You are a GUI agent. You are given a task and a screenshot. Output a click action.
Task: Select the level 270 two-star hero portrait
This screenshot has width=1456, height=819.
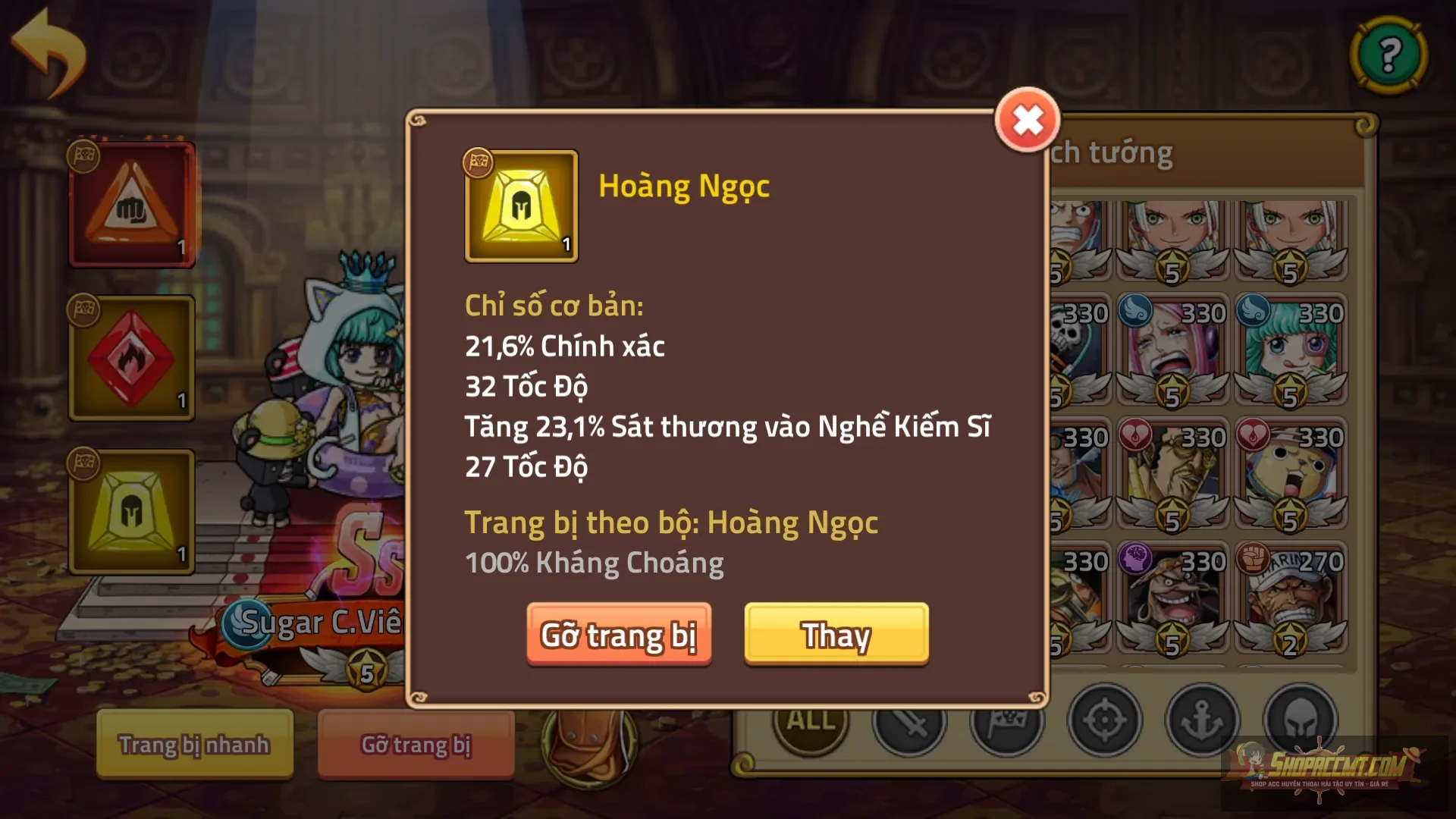[x=1290, y=598]
